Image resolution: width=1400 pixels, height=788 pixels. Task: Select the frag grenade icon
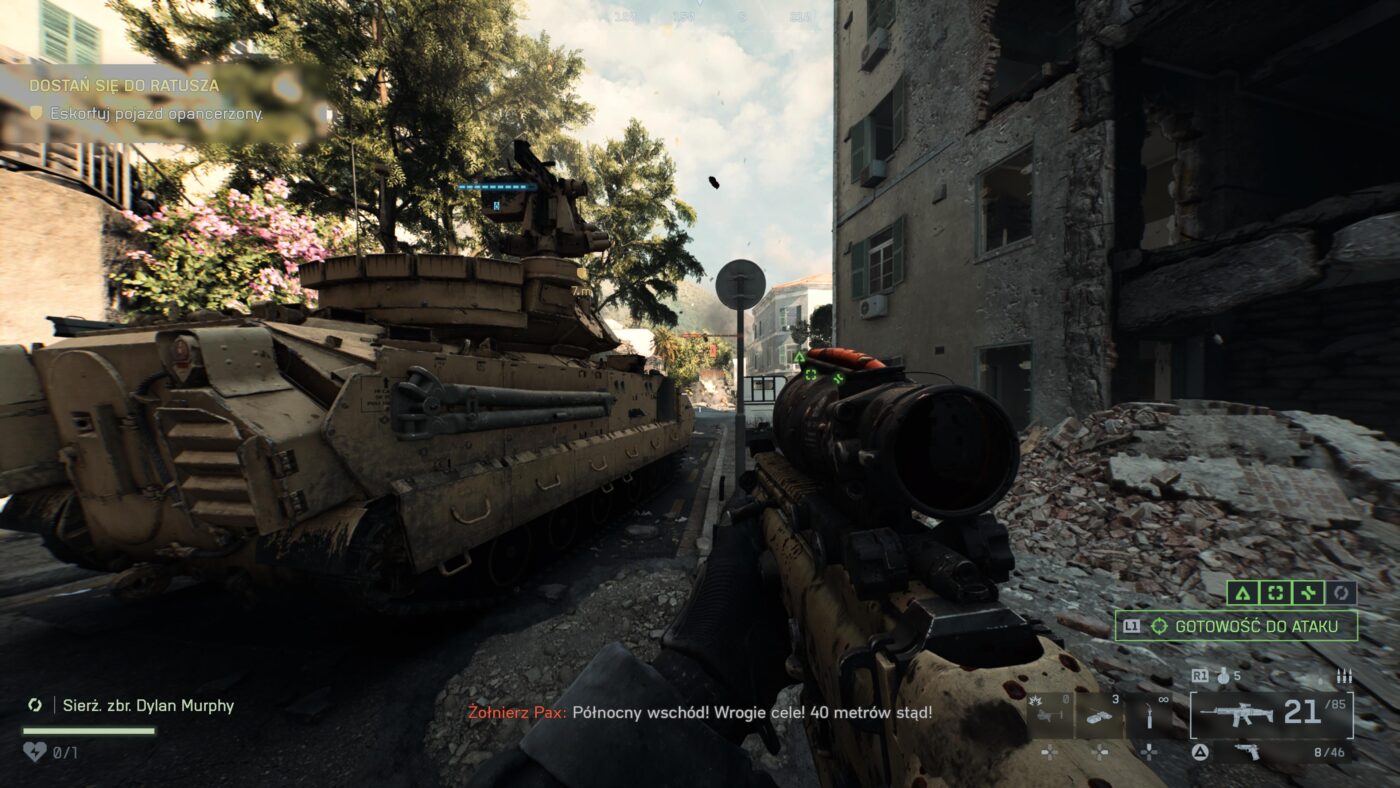coord(1222,676)
